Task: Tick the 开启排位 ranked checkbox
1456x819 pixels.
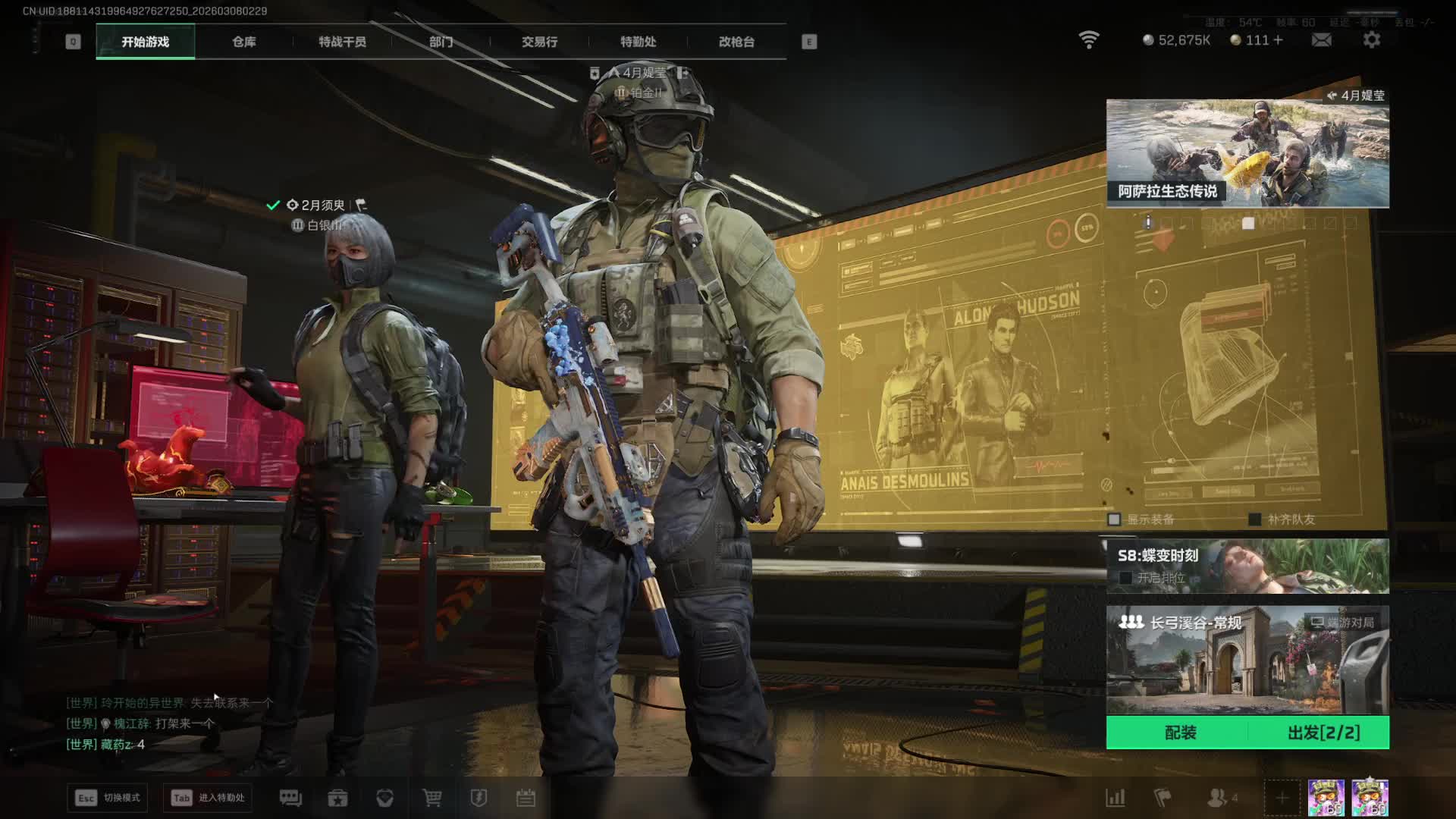Action: (1126, 578)
